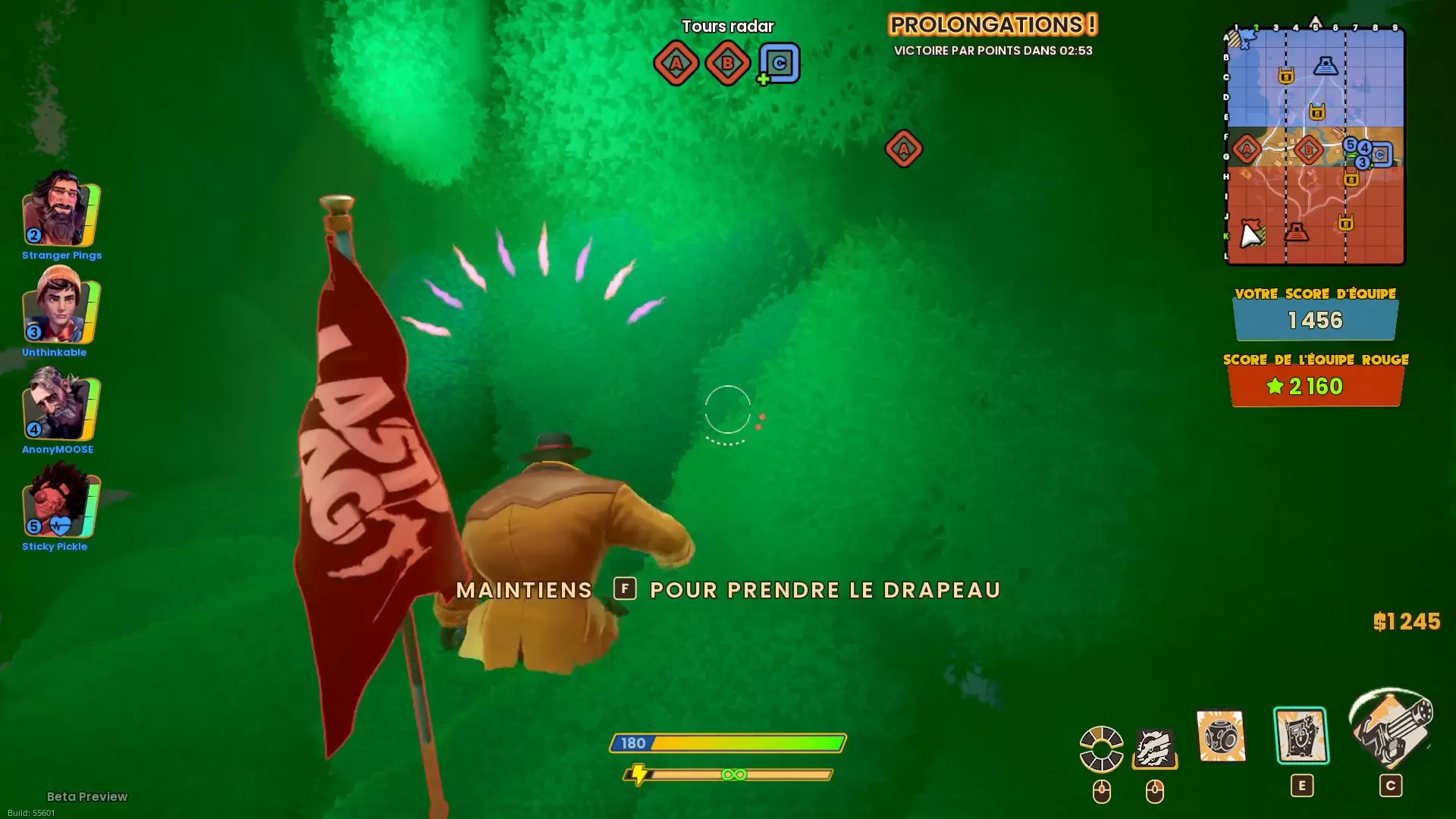Click the bomb ball gadget icon
Screen dimensions: 1456x819
[1221, 736]
